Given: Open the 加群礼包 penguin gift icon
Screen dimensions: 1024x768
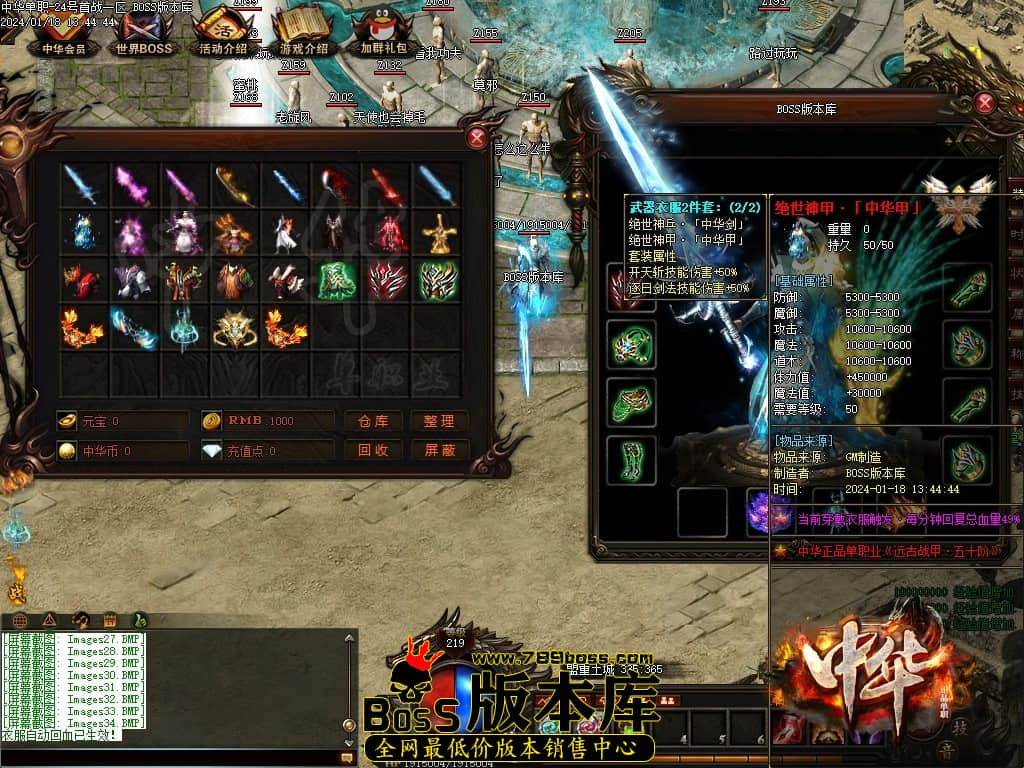Looking at the screenshot, I should coord(384,34).
